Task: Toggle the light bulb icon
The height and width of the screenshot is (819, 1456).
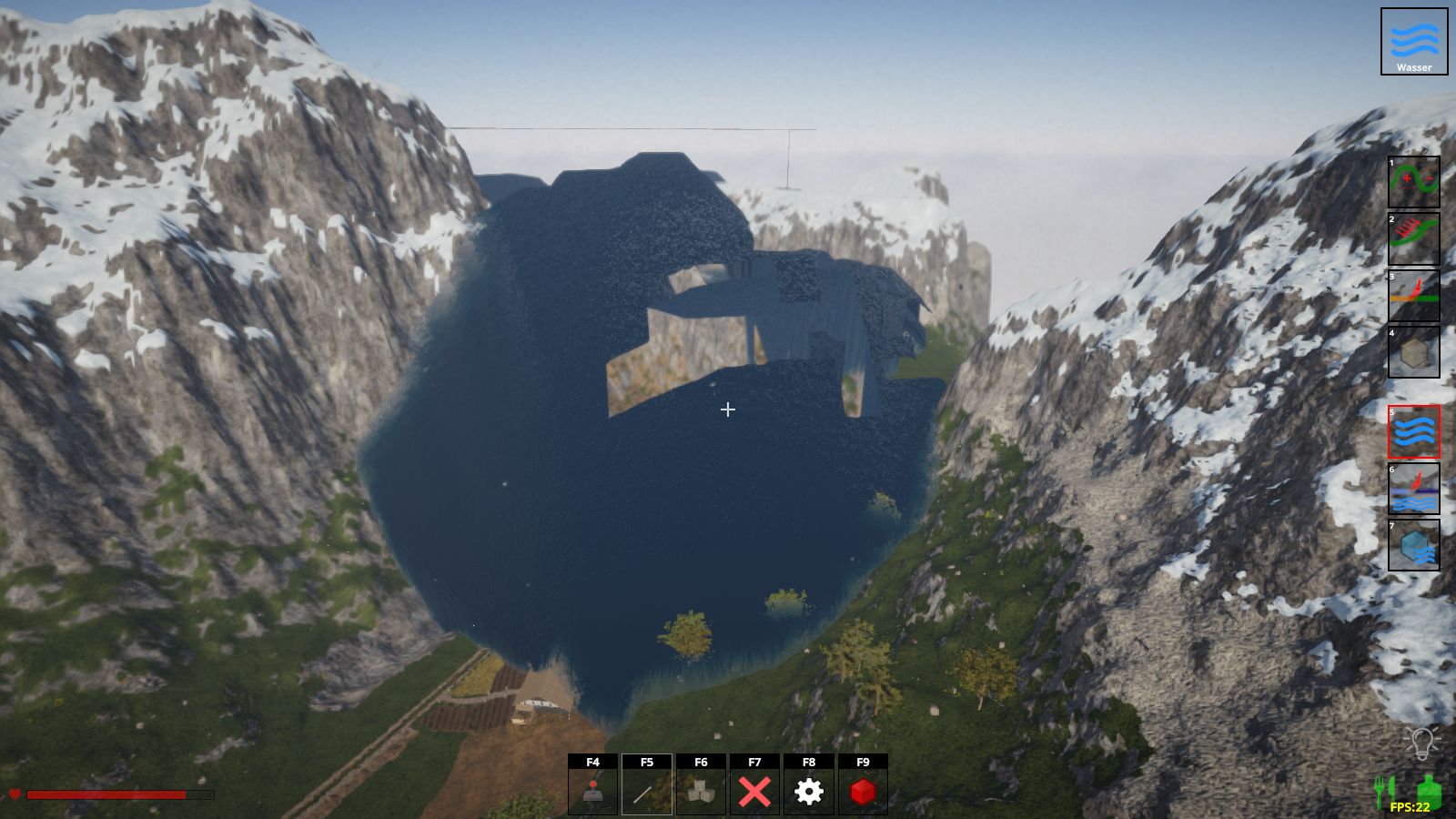Action: [1421, 742]
